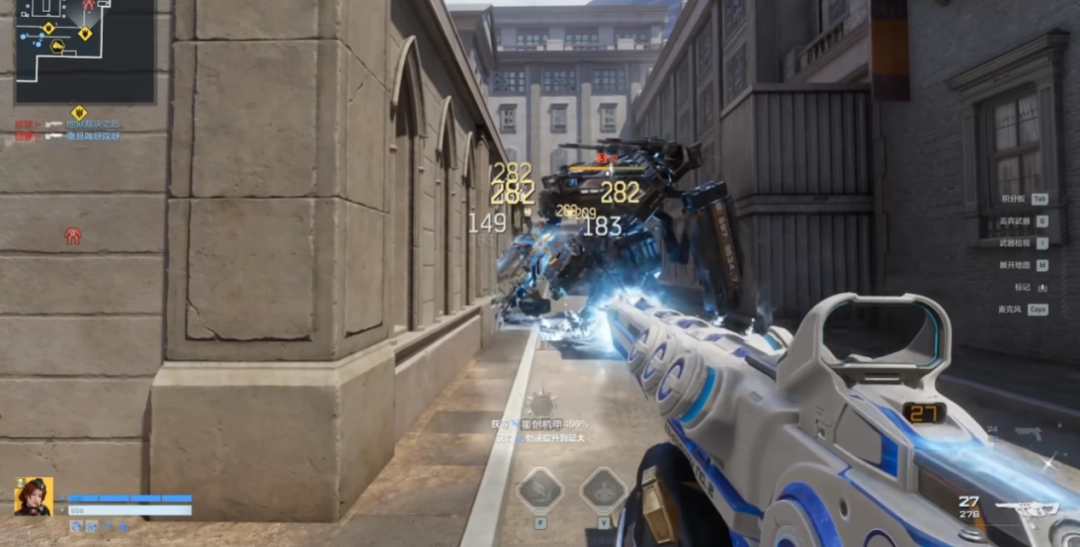Image resolution: width=1080 pixels, height=547 pixels.
Task: Activate the right hexagonal ability icon
Action: point(603,491)
